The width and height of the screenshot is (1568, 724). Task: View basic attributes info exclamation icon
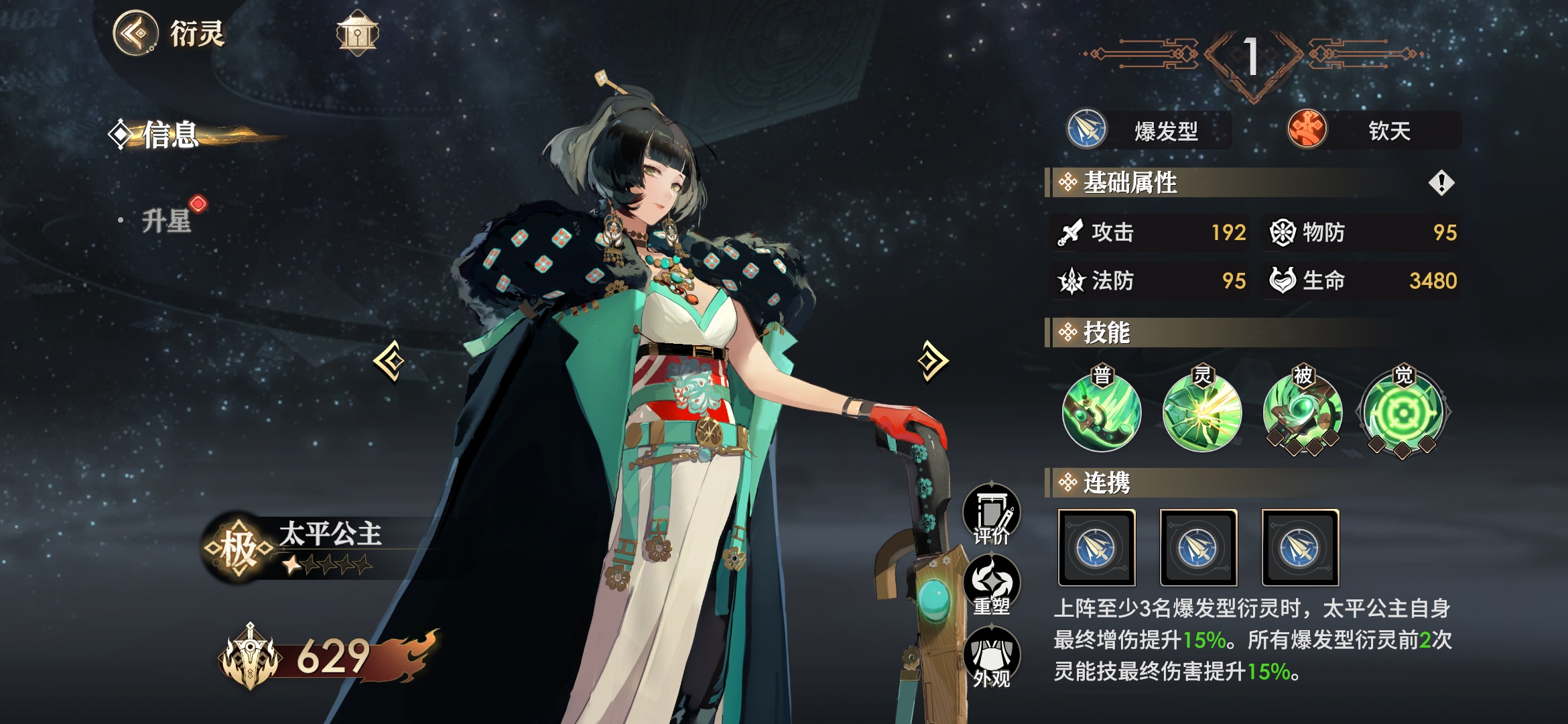click(1441, 182)
